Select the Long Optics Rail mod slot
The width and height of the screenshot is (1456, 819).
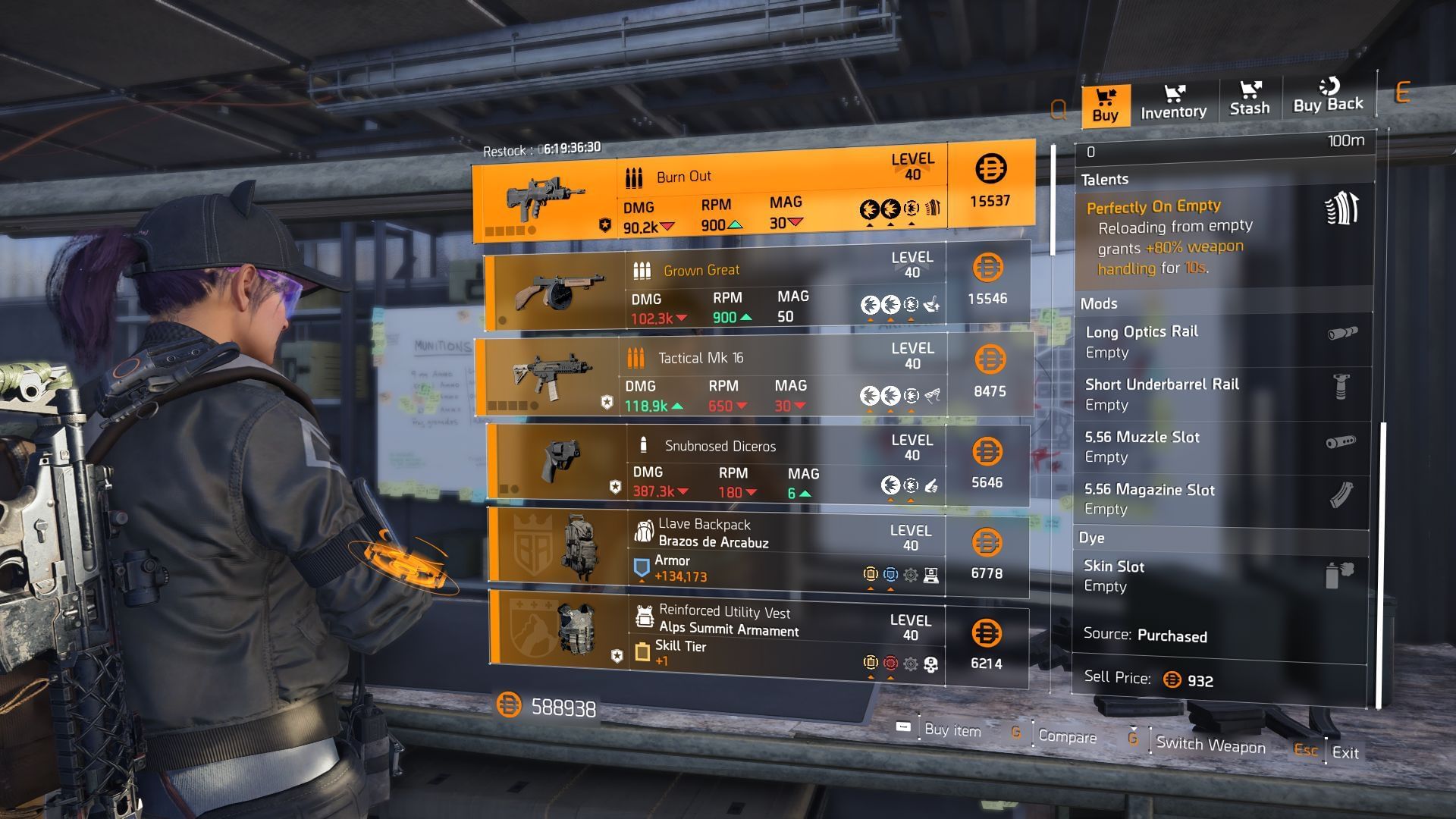pos(1222,341)
